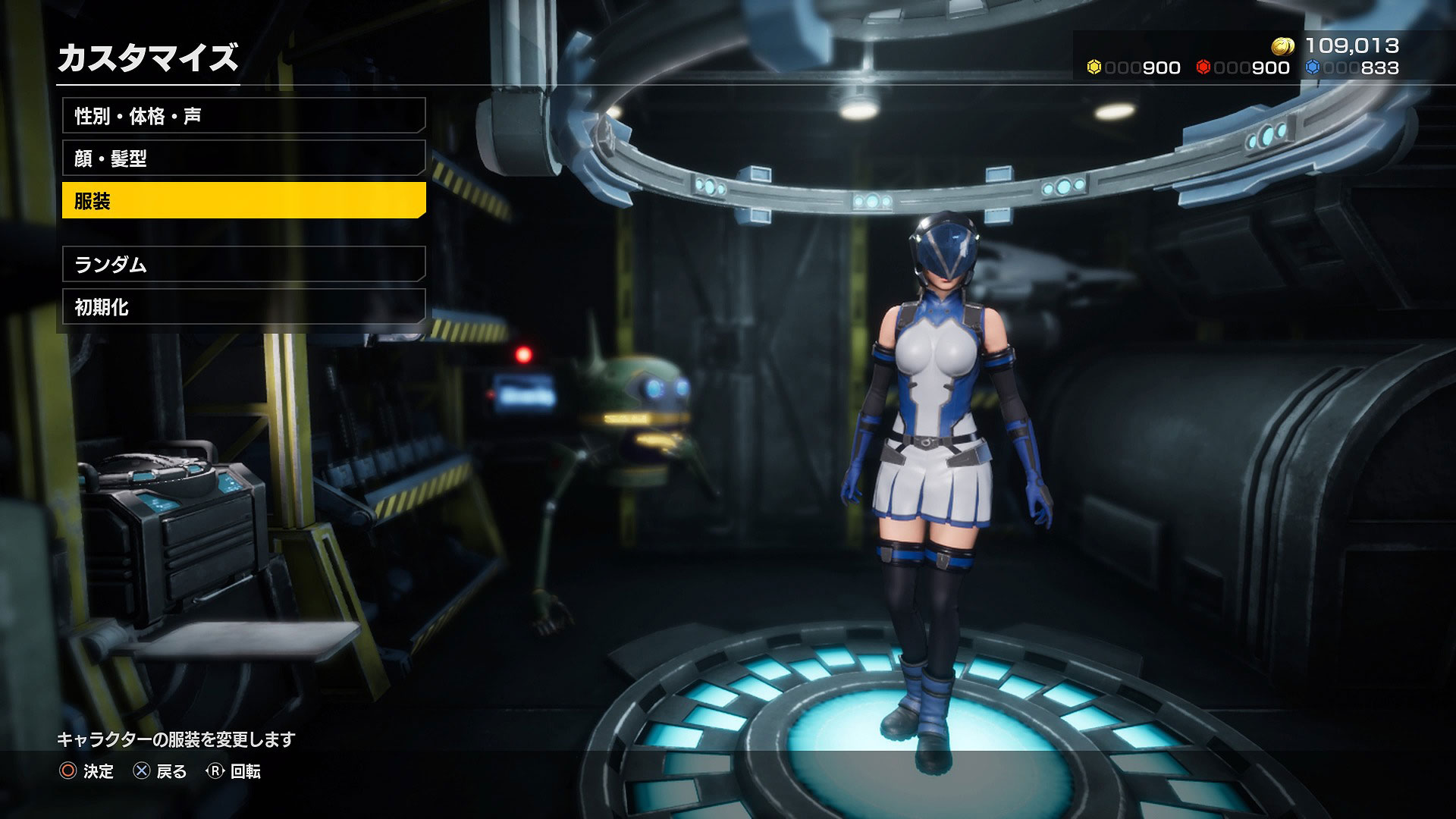Activate the ランダム randomize entry
Image resolution: width=1456 pixels, height=819 pixels.
click(243, 264)
